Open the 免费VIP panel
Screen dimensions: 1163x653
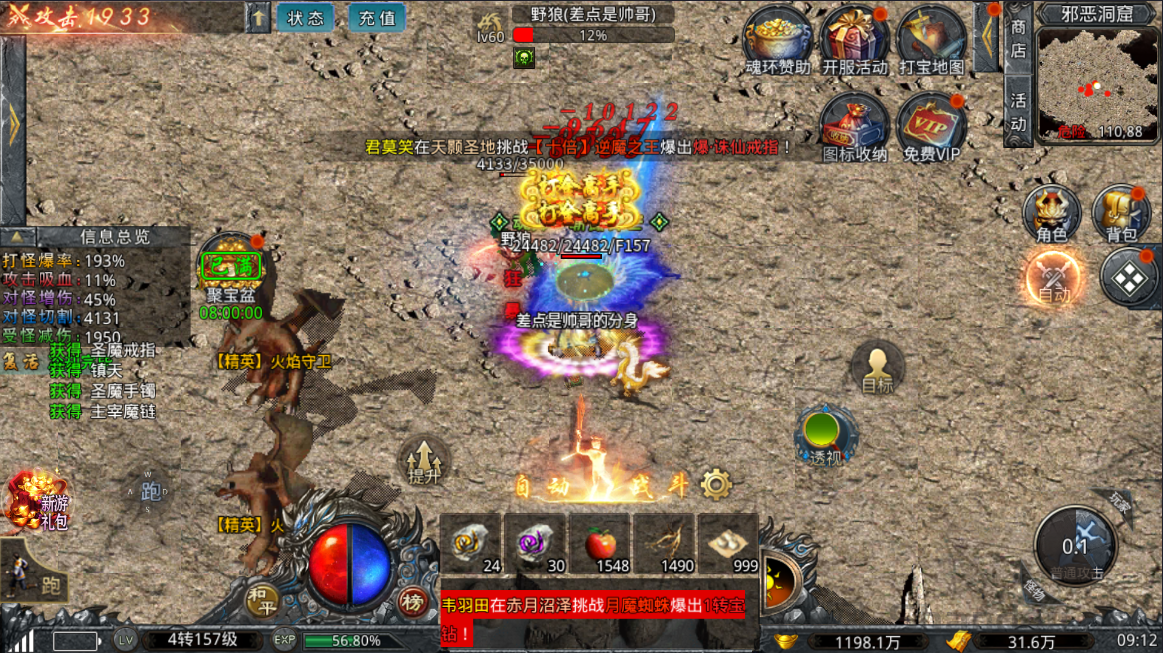click(x=931, y=124)
